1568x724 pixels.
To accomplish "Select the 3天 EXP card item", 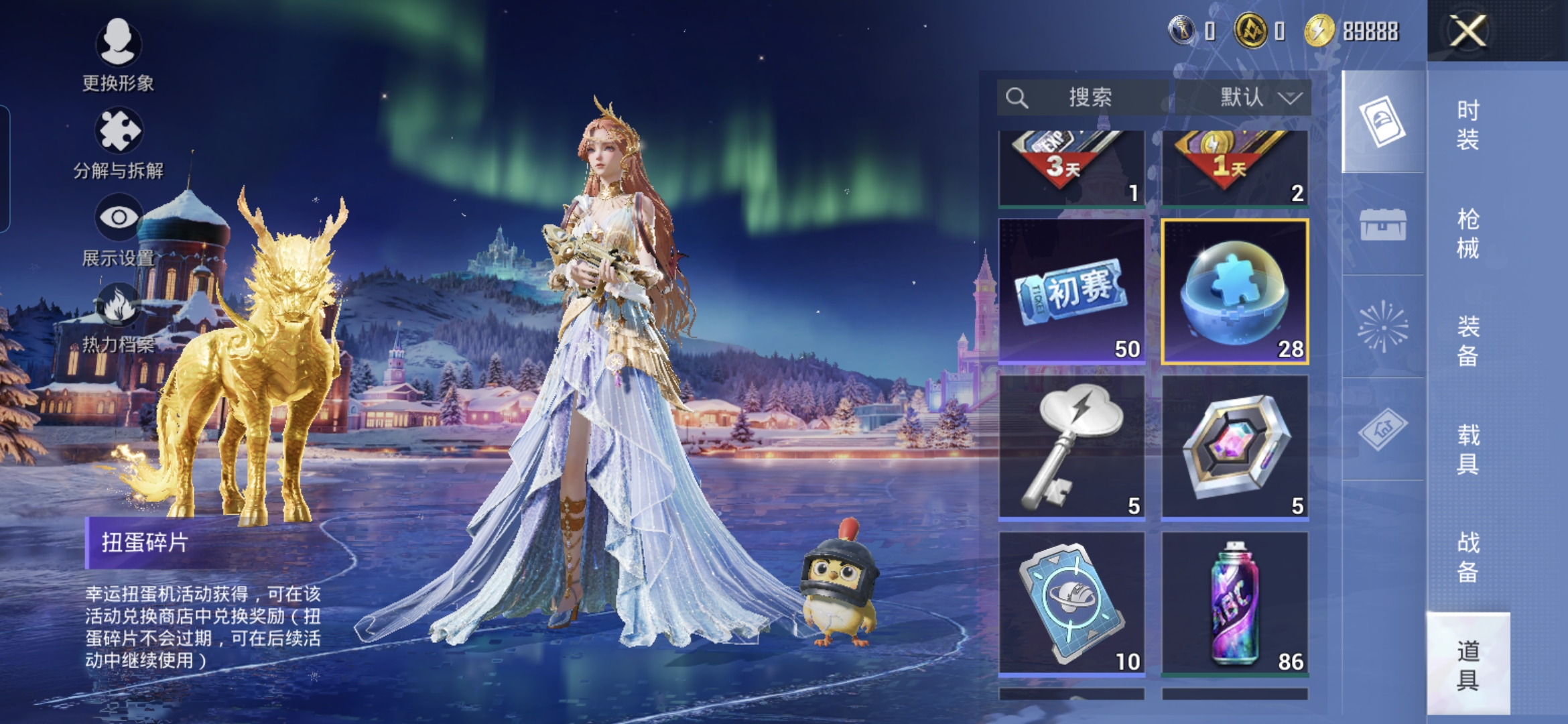I will coord(1071,168).
